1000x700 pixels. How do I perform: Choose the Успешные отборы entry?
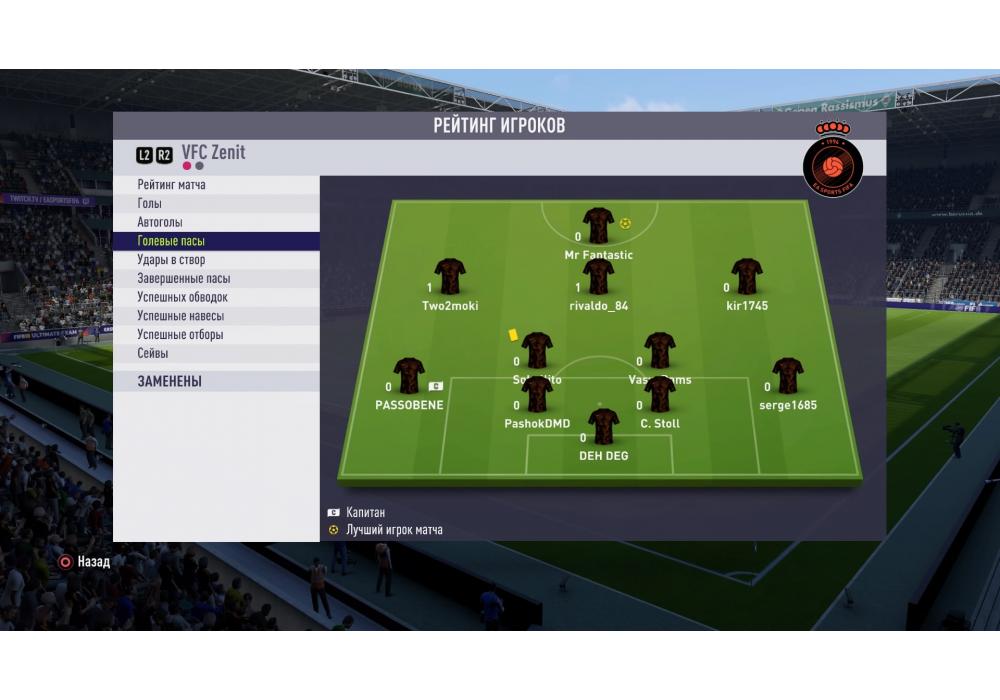tap(180, 335)
